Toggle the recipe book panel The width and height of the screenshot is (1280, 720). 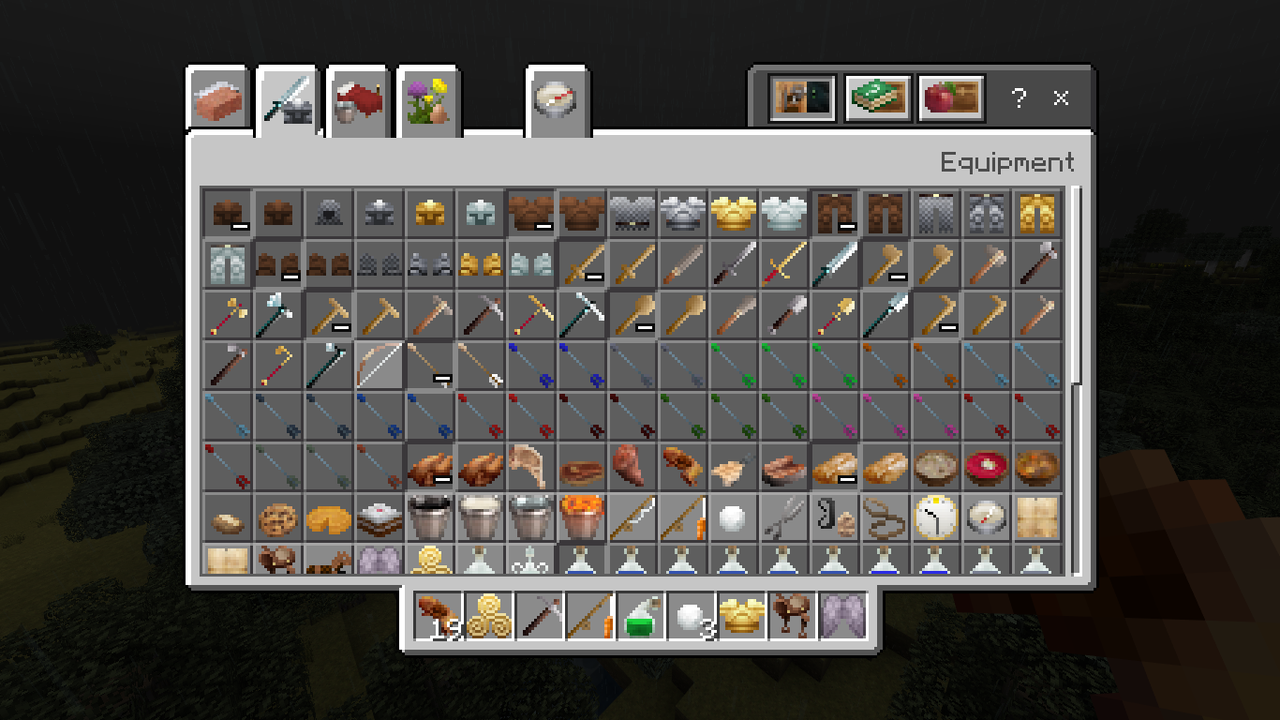pyautogui.click(x=877, y=97)
